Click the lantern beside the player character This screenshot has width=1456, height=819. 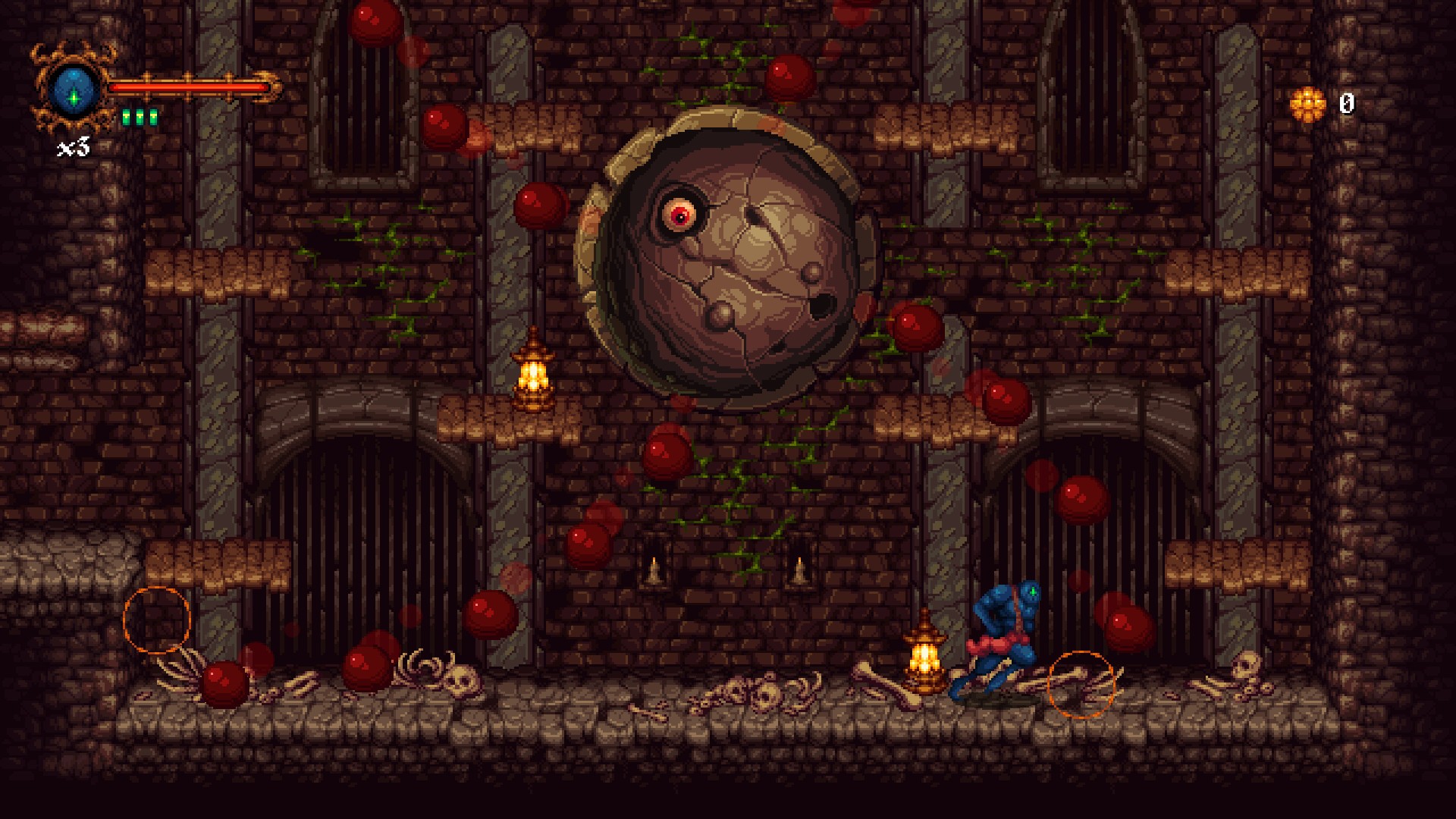[x=926, y=657]
